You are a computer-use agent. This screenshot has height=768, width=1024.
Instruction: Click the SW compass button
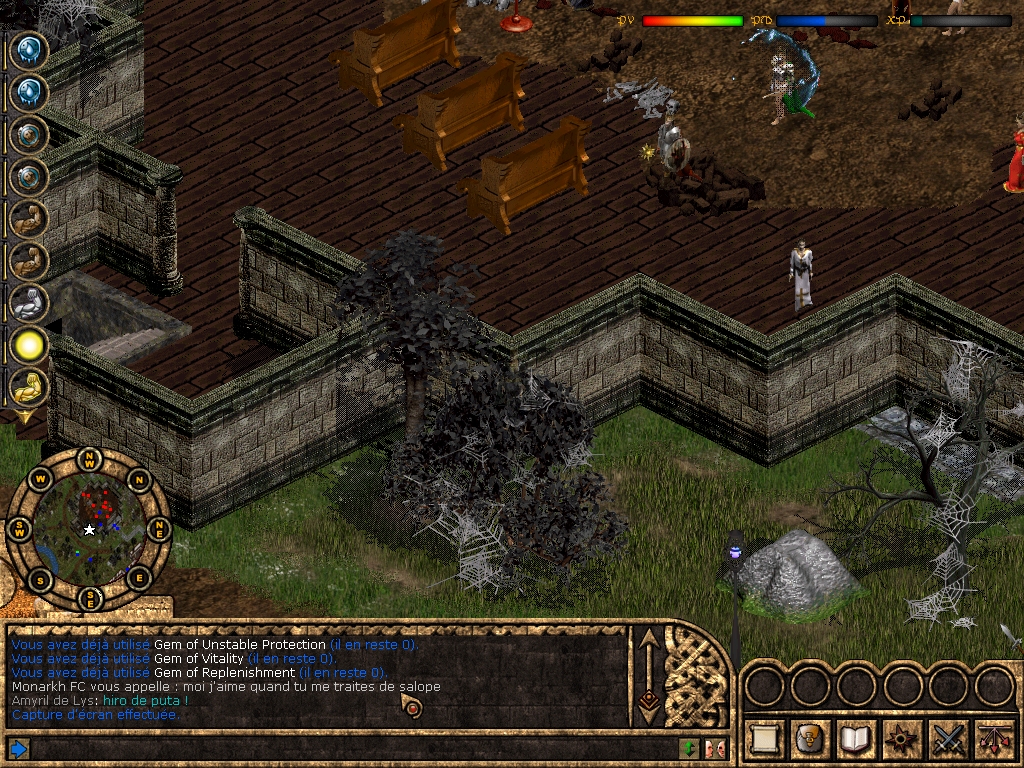(x=19, y=529)
